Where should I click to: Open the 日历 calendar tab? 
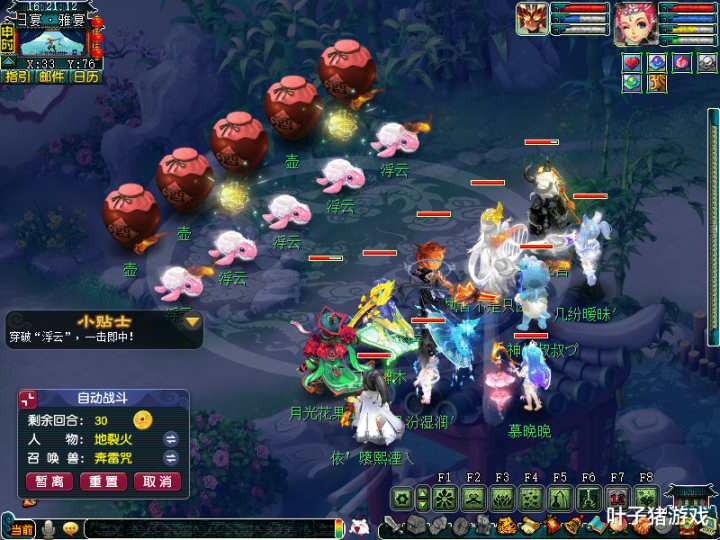(85, 76)
